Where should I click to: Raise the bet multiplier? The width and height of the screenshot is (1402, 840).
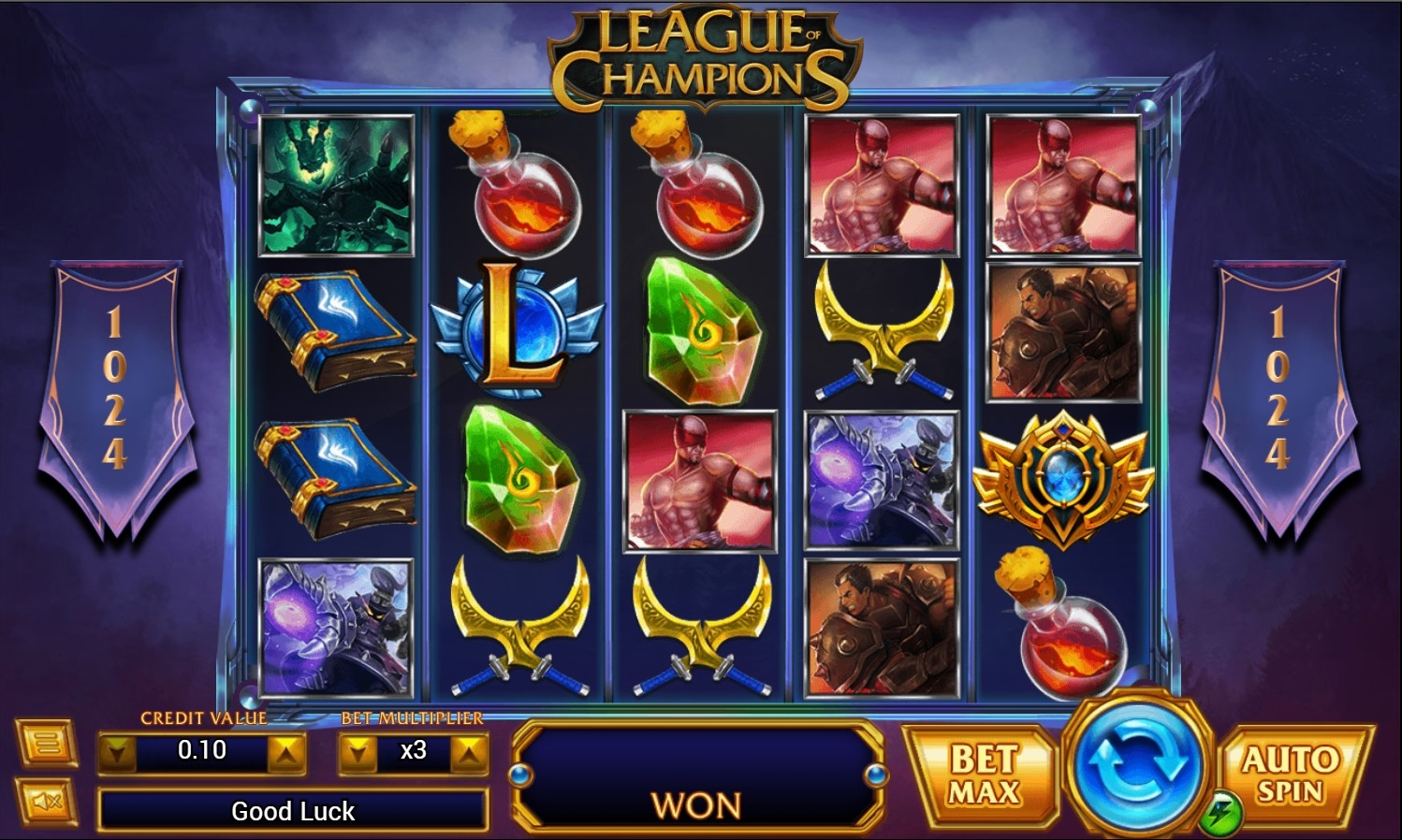469,751
